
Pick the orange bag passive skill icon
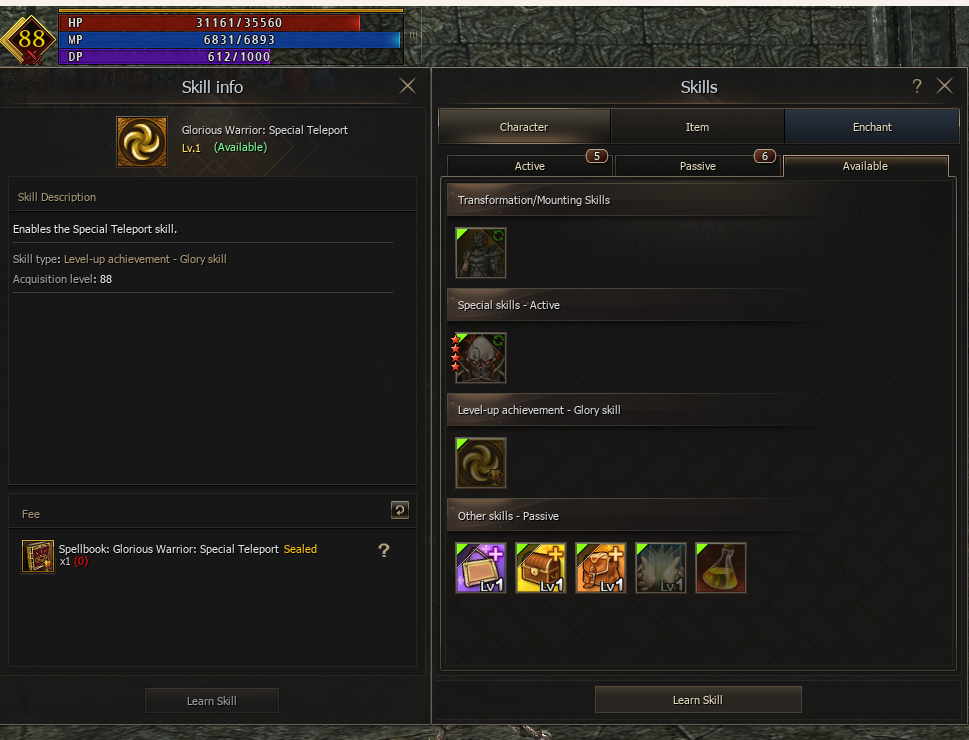(x=601, y=568)
